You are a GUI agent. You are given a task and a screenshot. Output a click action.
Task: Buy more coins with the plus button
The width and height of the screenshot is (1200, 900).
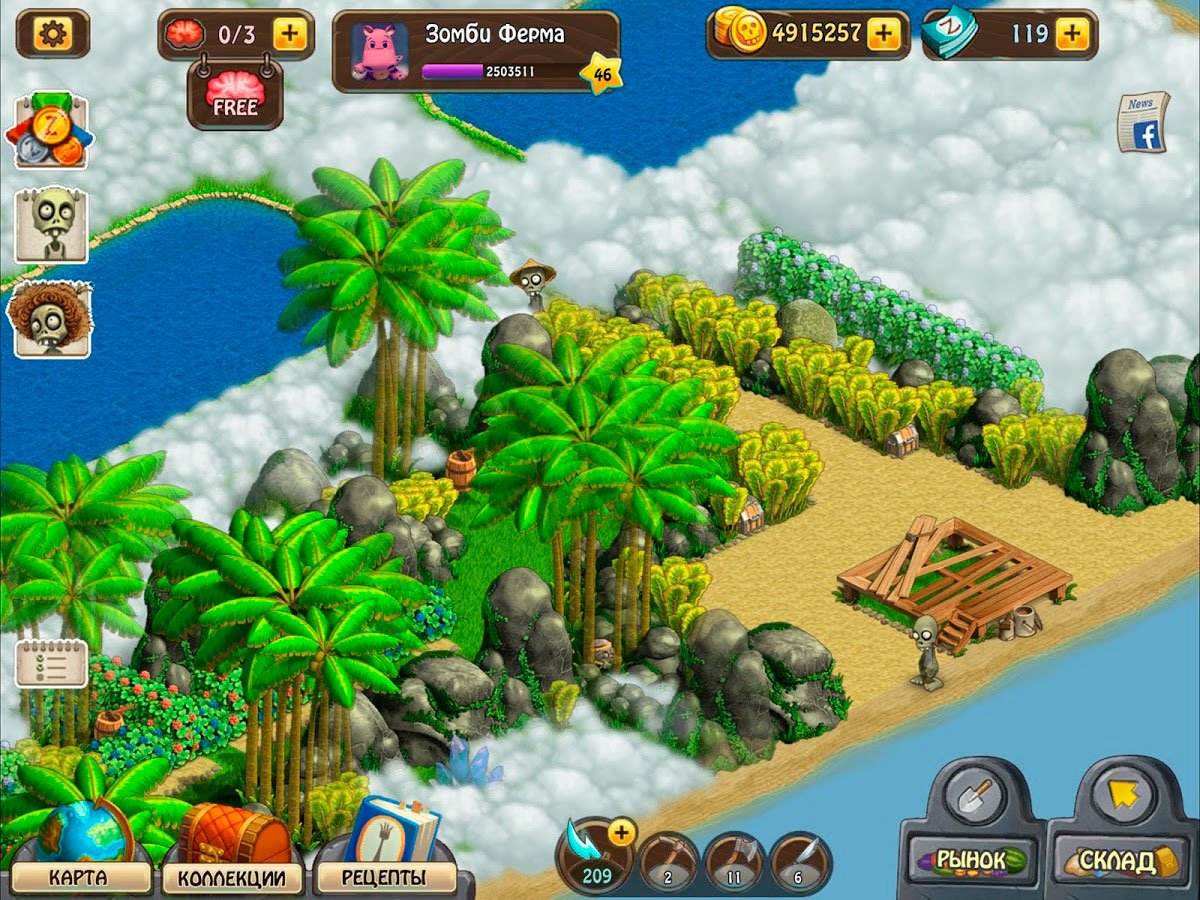[x=882, y=34]
